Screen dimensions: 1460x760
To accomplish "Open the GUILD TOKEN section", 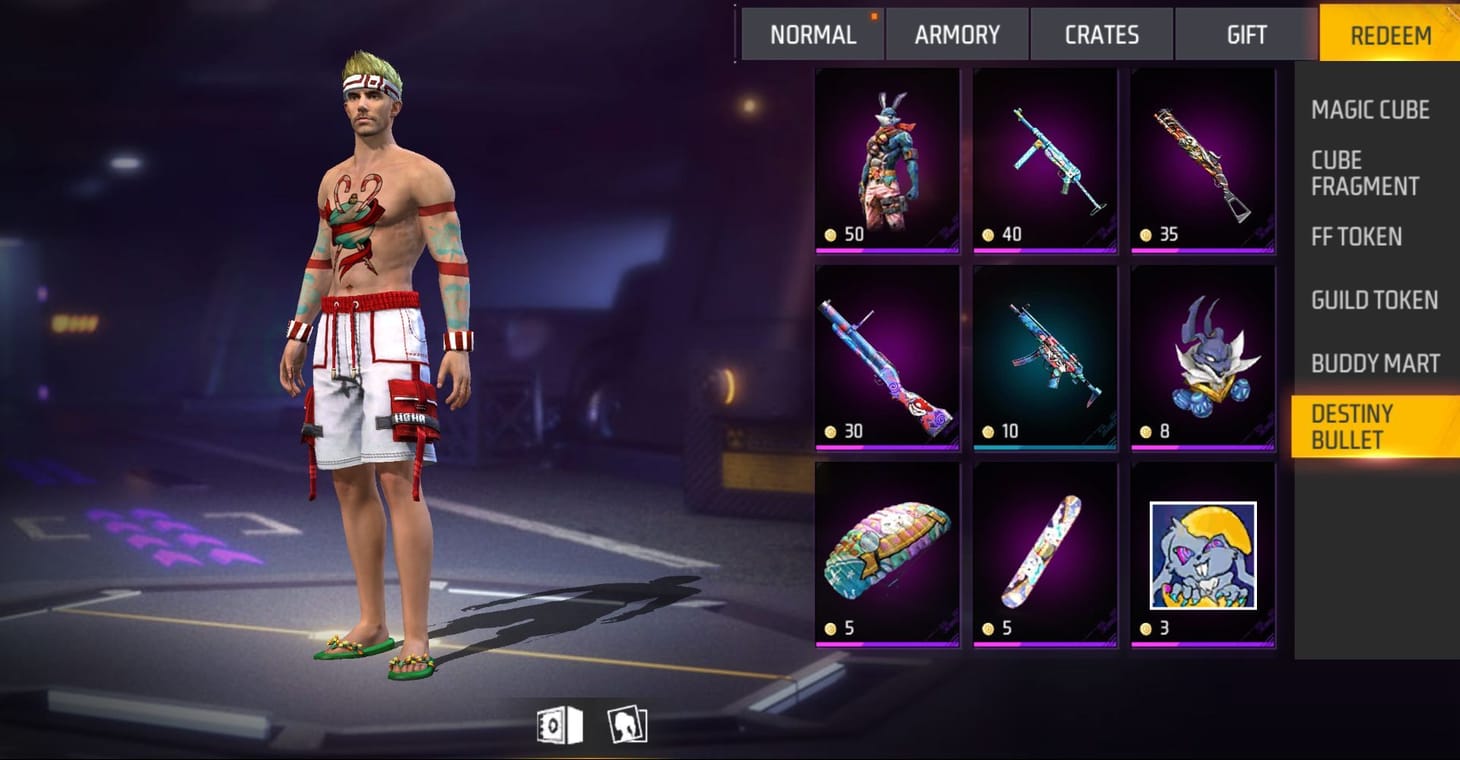I will 1374,300.
